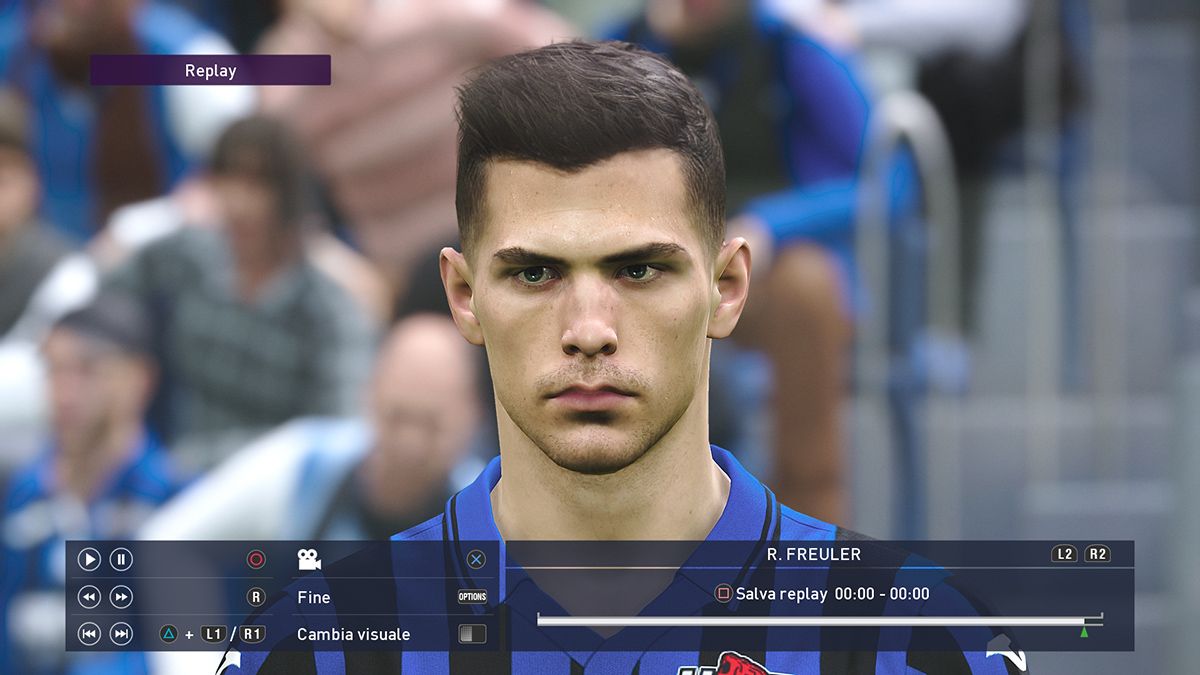Skip to the replay end
Viewport: 1200px width, 675px height.
121,634
